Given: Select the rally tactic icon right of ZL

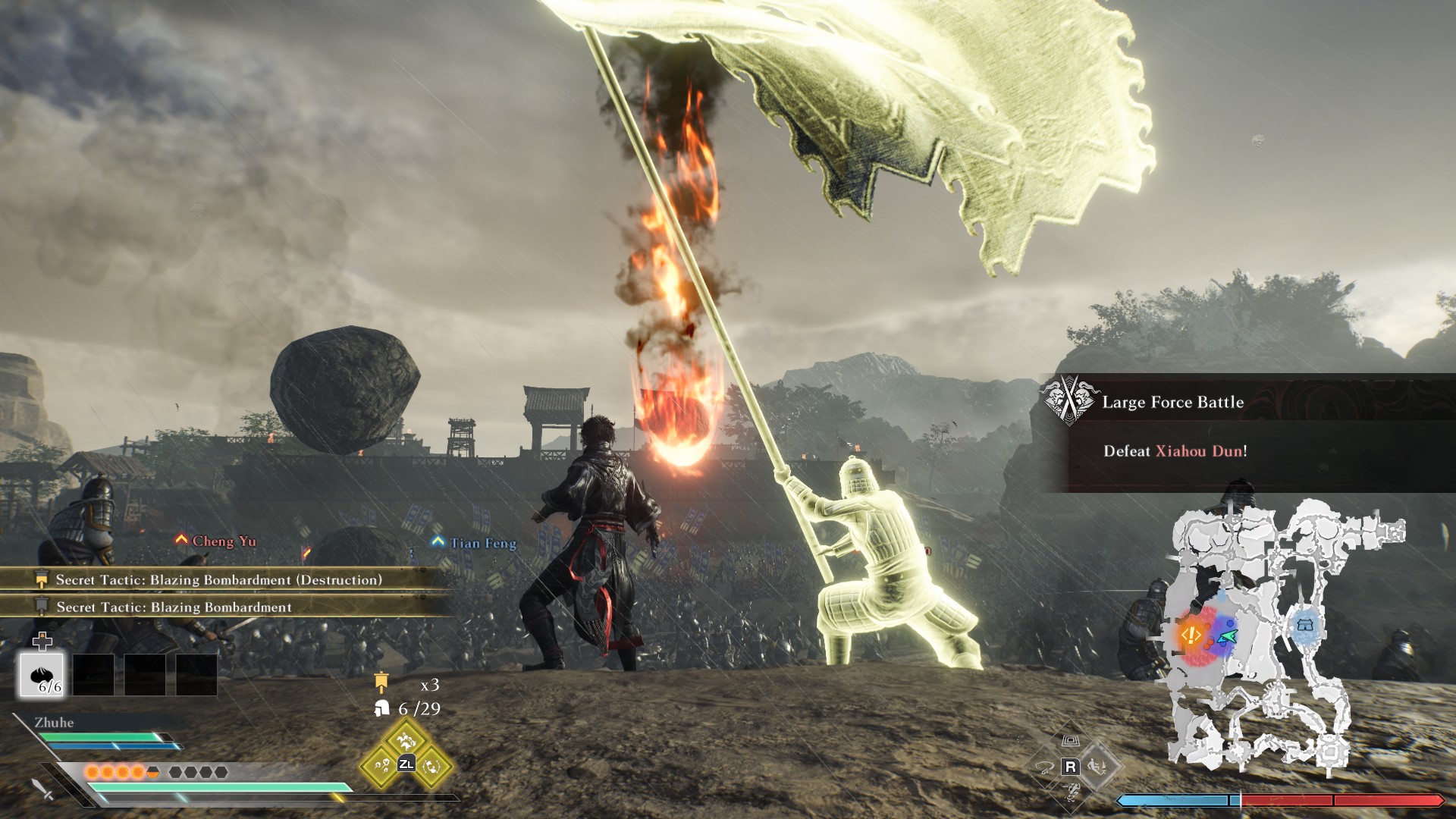Looking at the screenshot, I should click(x=431, y=766).
